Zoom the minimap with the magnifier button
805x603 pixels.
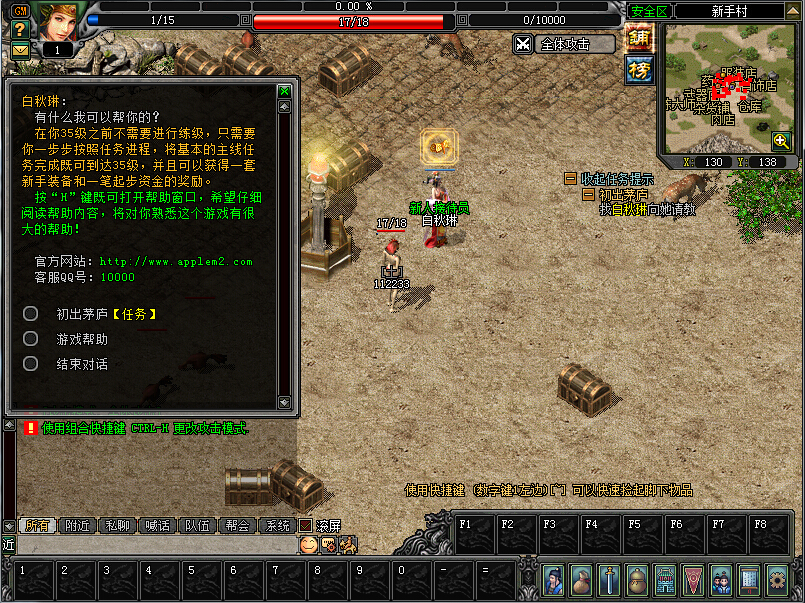pos(781,141)
